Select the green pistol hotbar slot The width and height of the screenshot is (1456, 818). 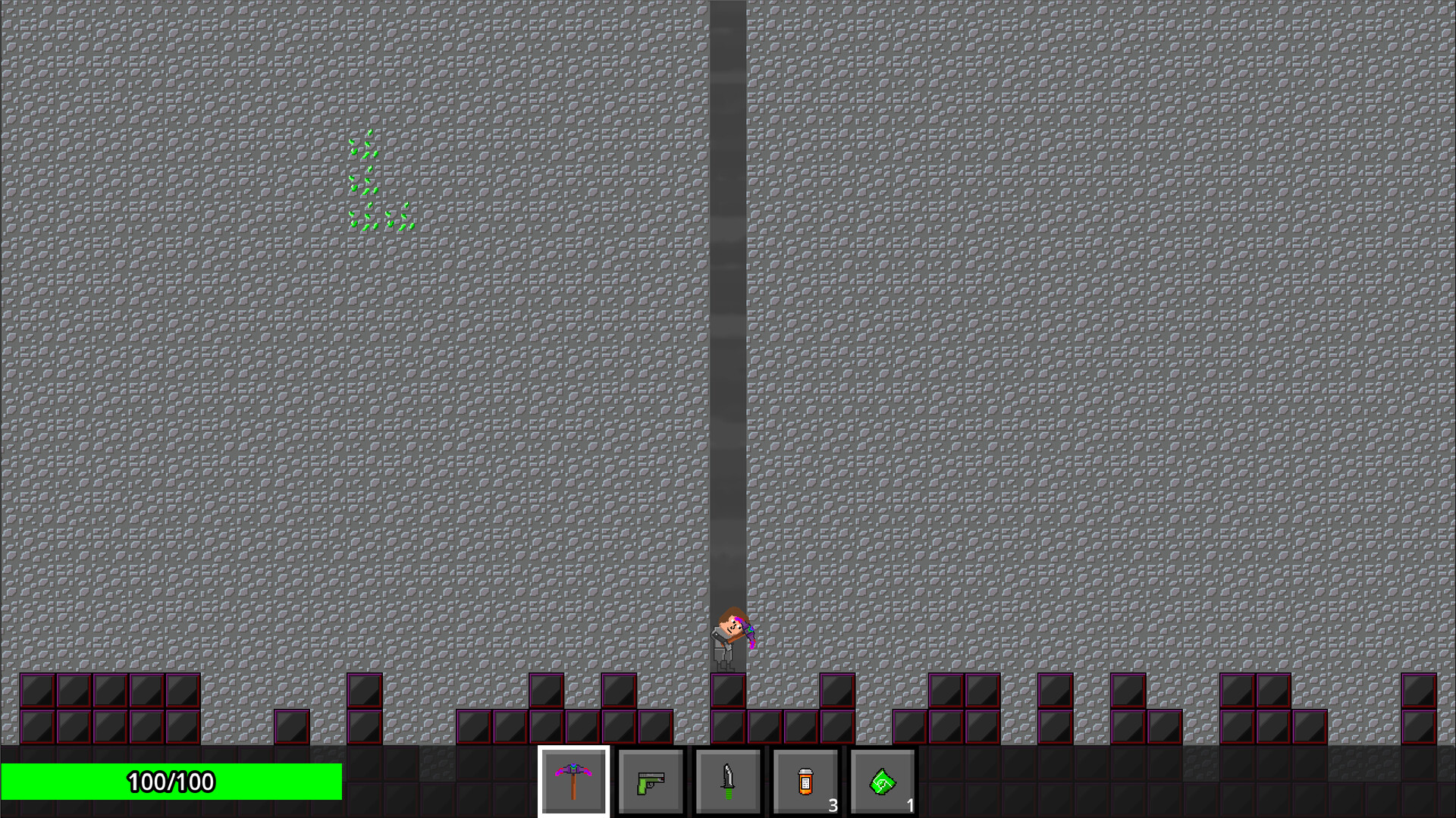651,781
